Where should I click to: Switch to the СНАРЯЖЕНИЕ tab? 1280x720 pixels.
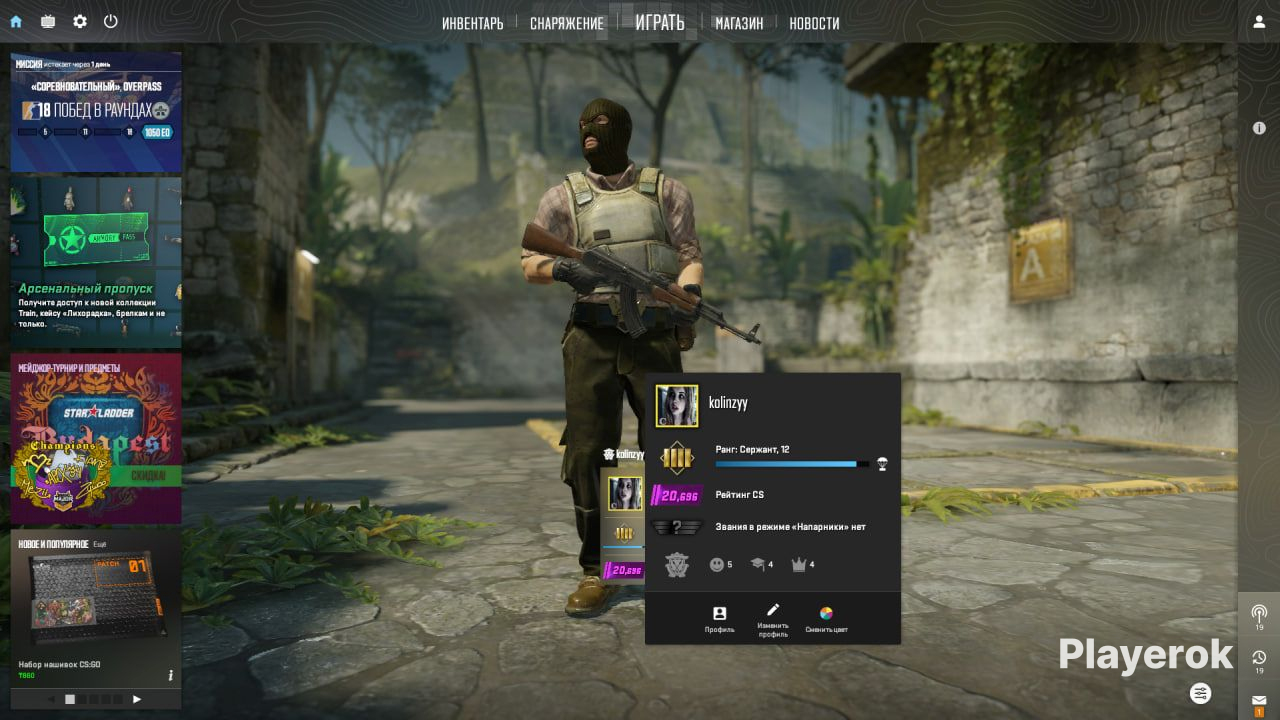(x=566, y=23)
